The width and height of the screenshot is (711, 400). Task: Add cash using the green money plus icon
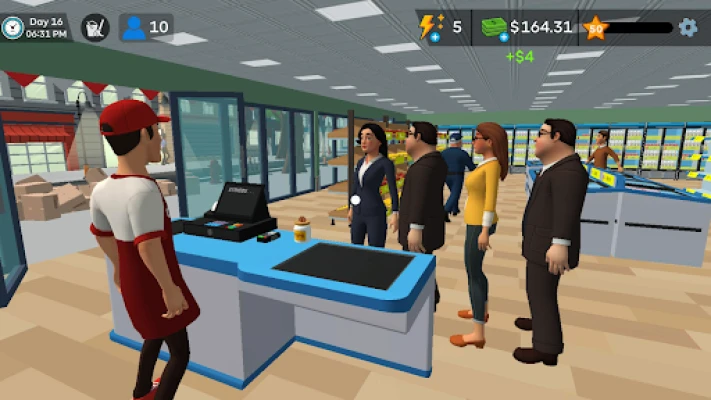(493, 29)
